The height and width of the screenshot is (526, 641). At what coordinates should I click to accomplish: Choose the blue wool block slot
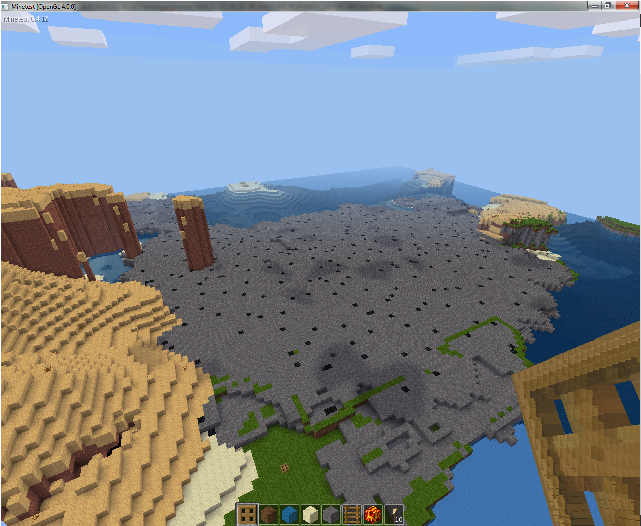coord(289,515)
